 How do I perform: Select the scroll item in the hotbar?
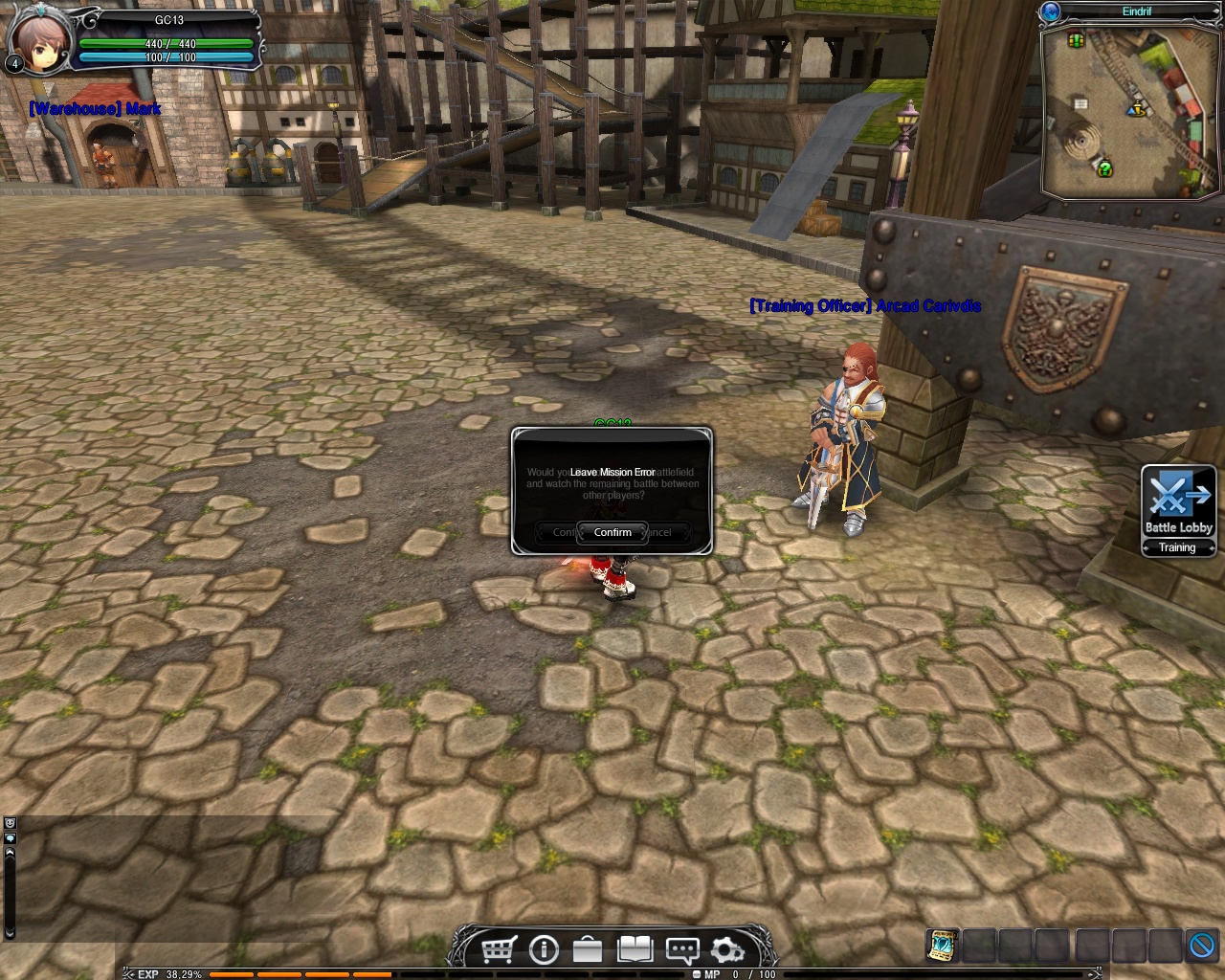click(x=943, y=945)
